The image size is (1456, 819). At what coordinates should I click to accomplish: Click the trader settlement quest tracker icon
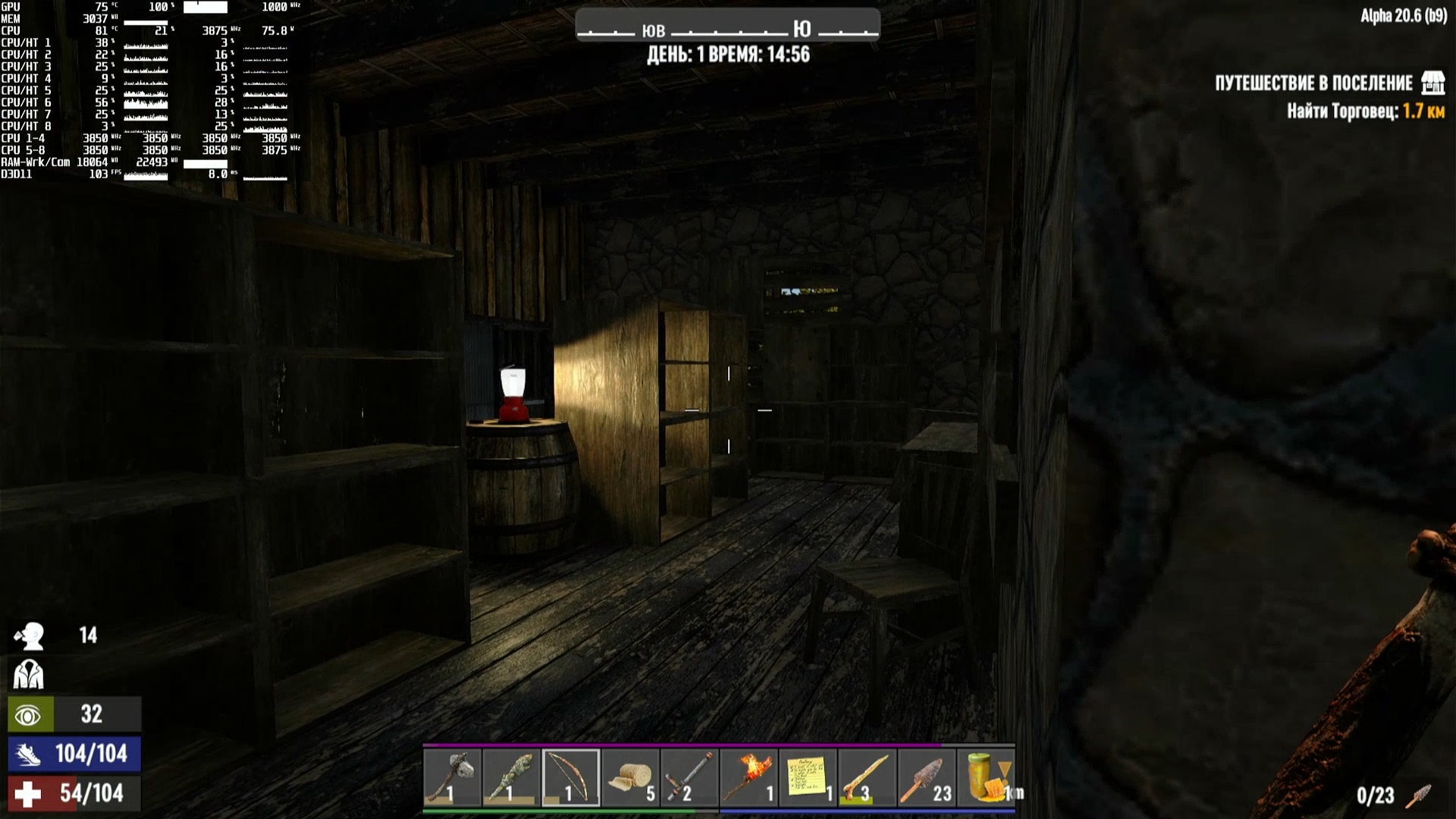coord(1432,83)
